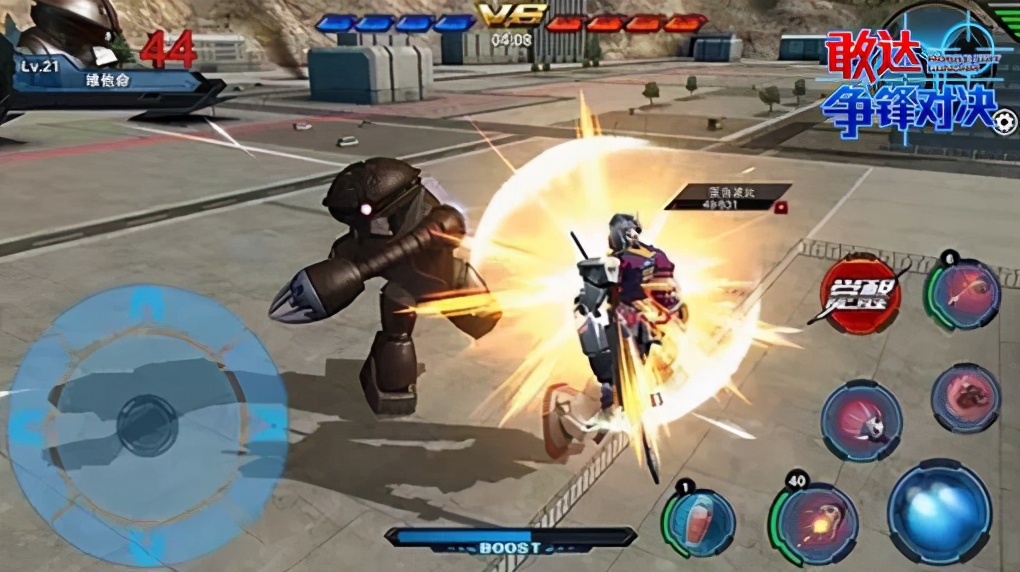The image size is (1020, 572).
Task: Activate the red 觉醒 awakening button
Action: click(860, 294)
